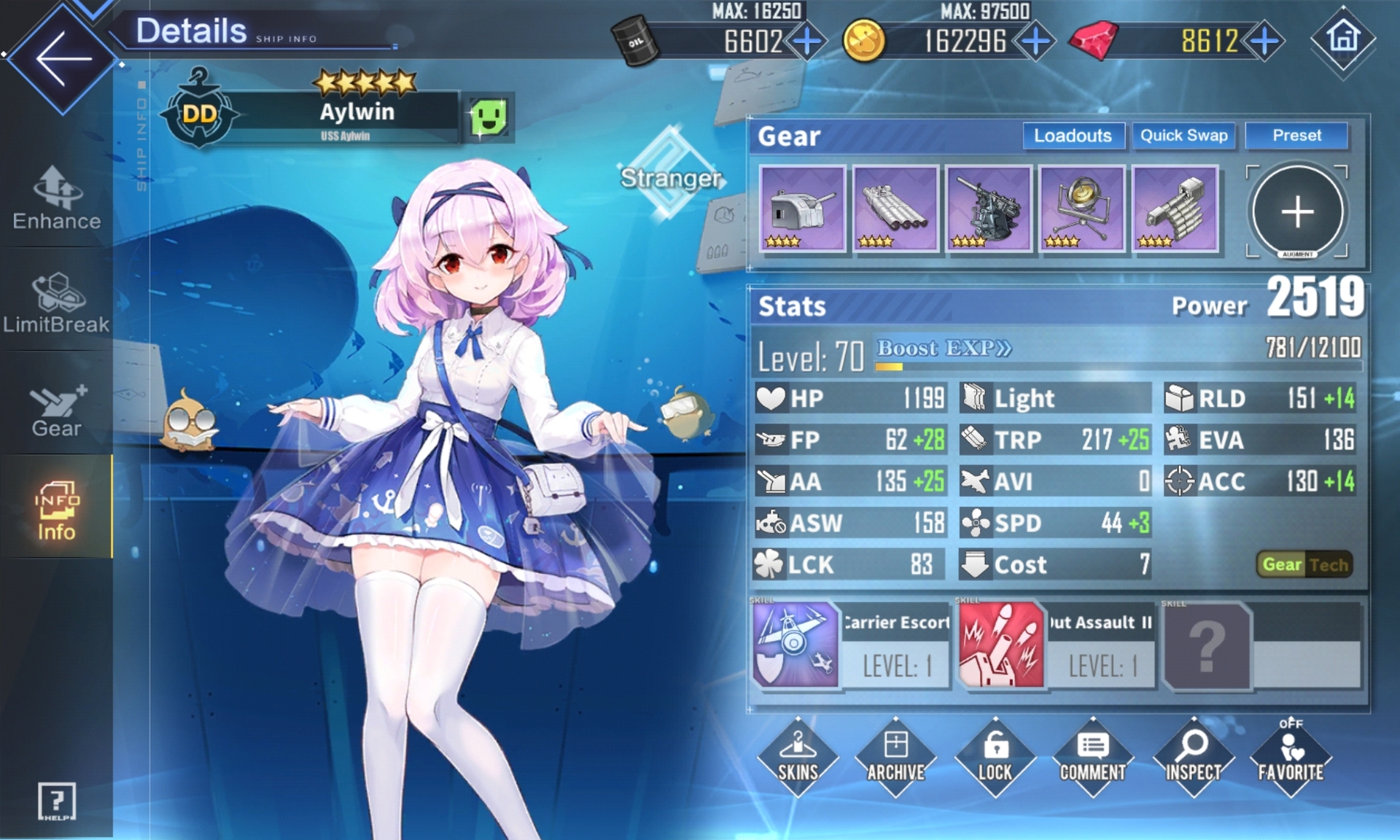Open the ship Archive

(896, 757)
